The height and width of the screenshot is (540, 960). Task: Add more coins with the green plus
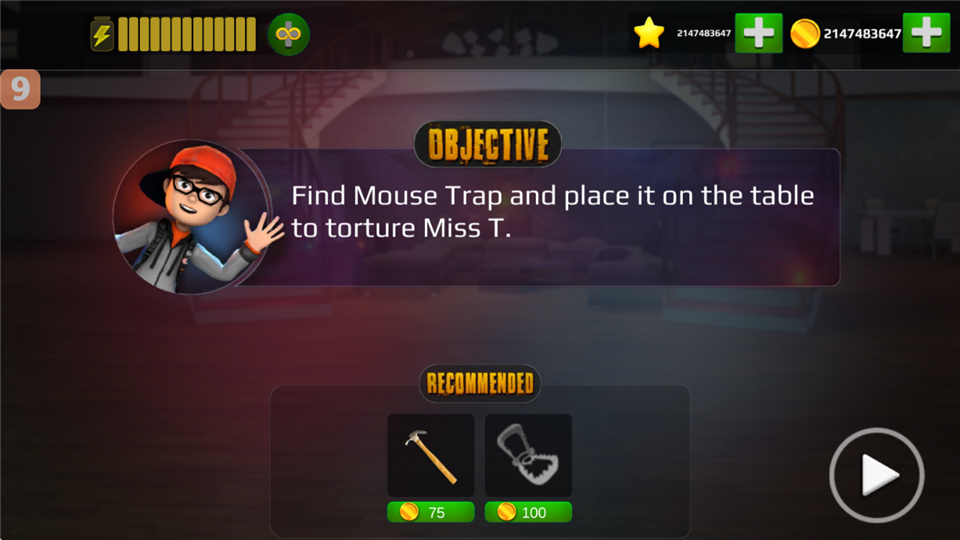926,34
